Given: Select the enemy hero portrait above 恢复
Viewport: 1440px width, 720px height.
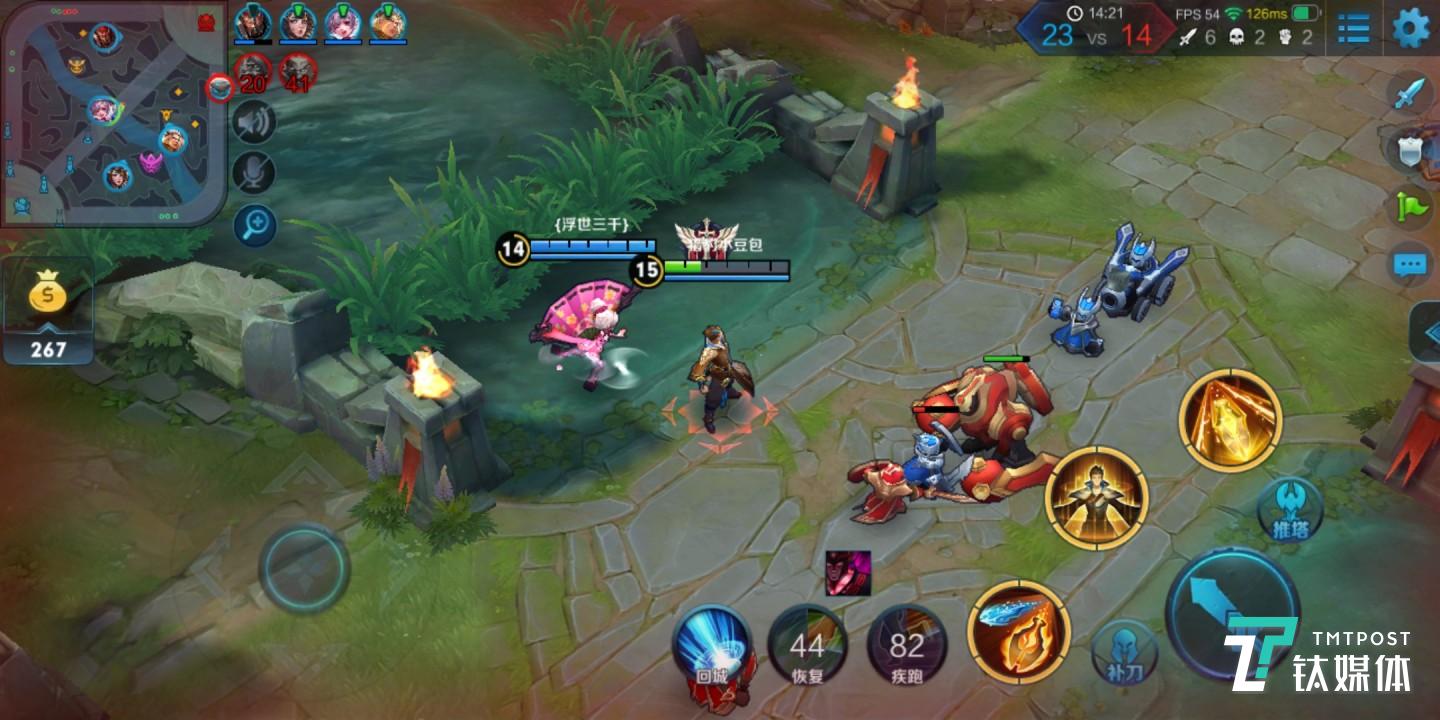Looking at the screenshot, I should (847, 573).
